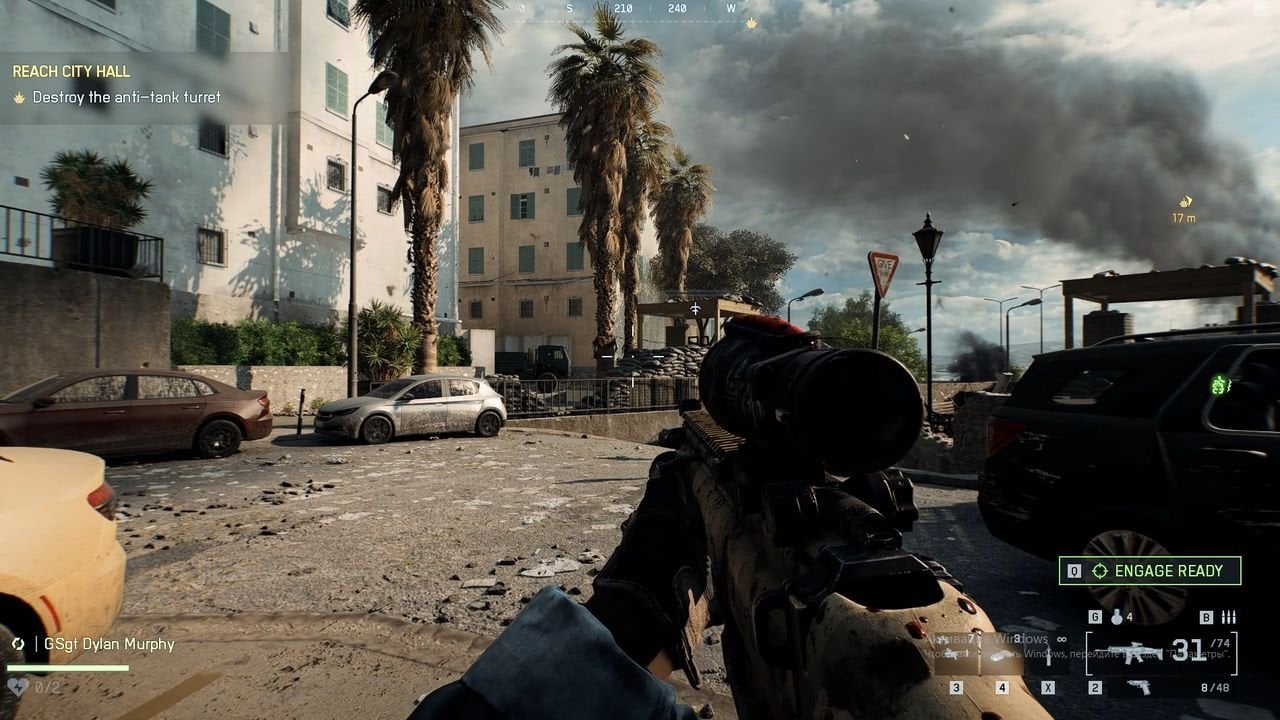The height and width of the screenshot is (720, 1280).
Task: Toggle the fire mode bullets icon
Action: pyautogui.click(x=1229, y=617)
